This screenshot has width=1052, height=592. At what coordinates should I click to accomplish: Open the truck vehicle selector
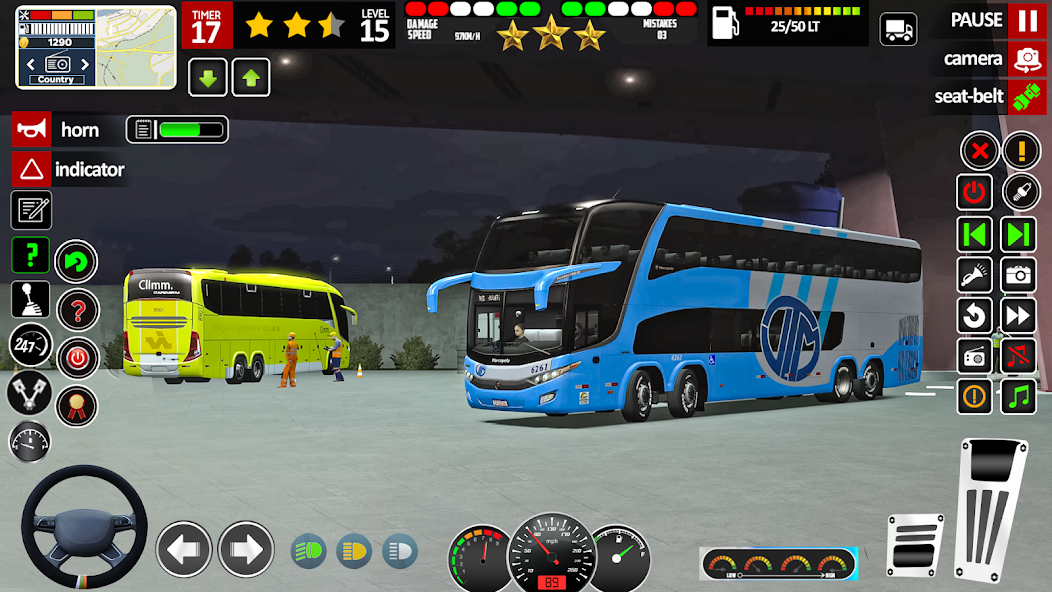pos(898,29)
